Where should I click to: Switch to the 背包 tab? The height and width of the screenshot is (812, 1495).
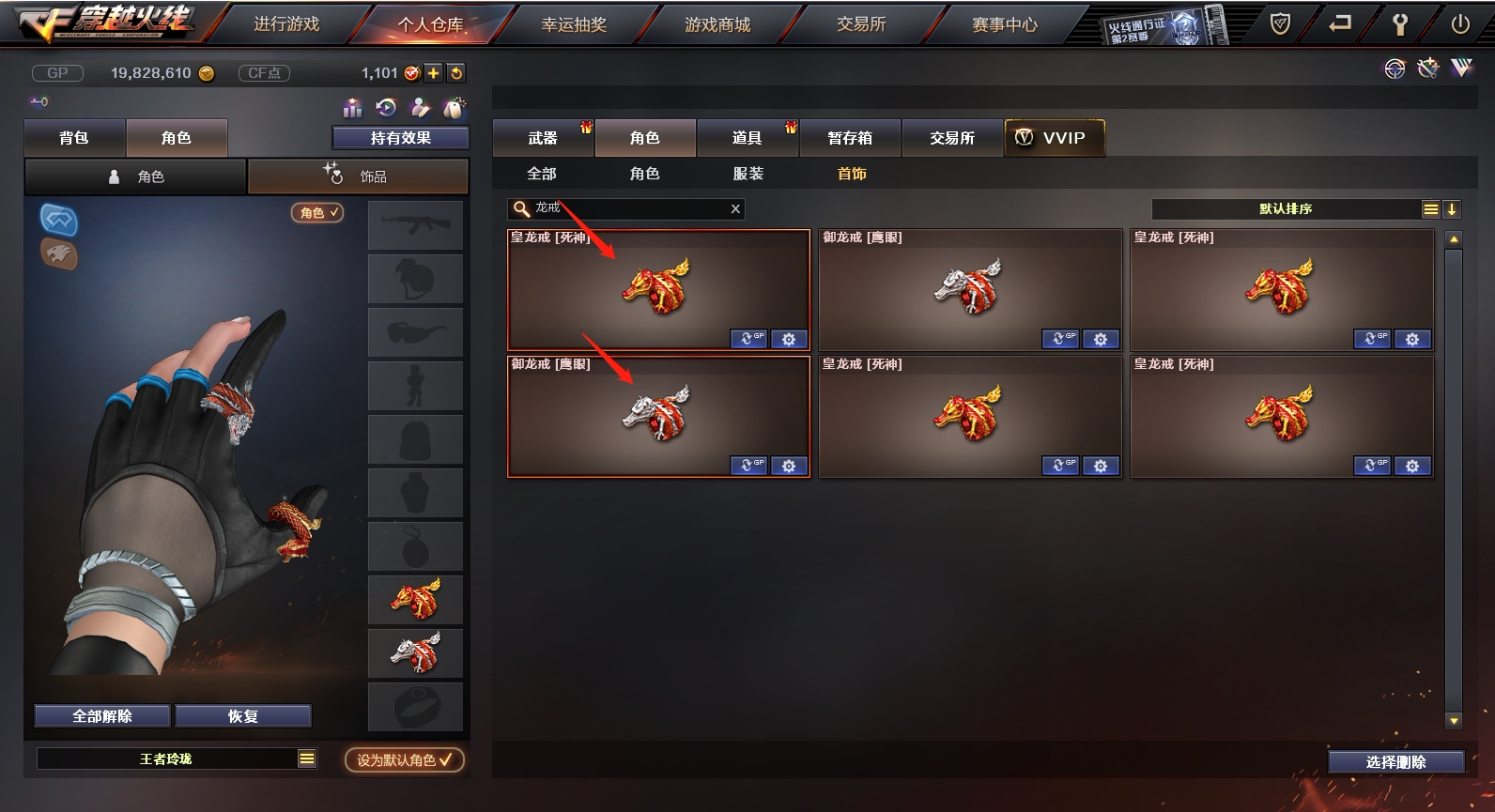(74, 138)
